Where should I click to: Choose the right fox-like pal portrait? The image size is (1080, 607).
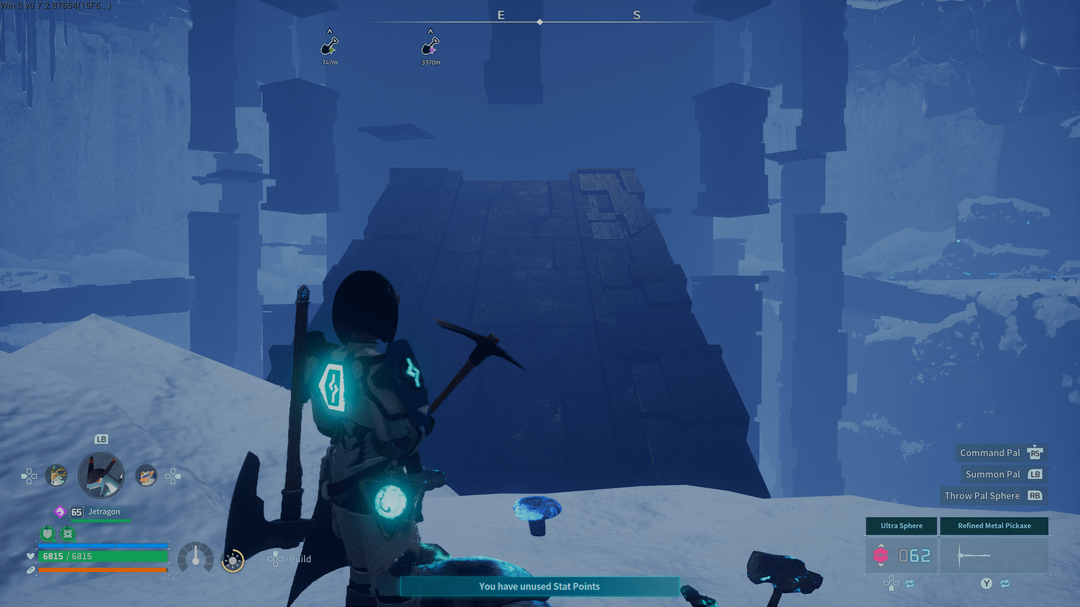(146, 476)
